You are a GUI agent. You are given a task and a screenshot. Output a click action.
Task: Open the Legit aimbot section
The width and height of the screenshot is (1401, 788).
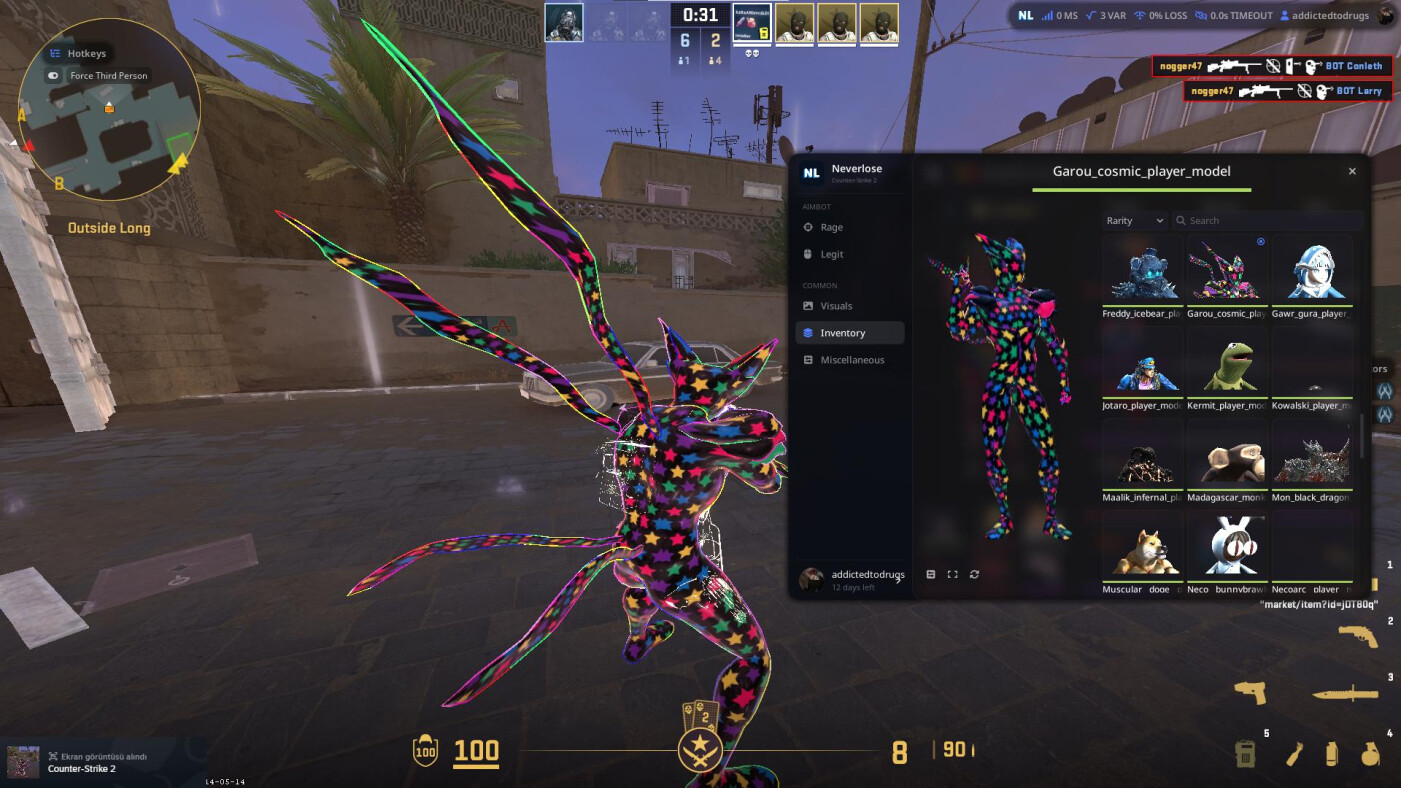coord(831,254)
